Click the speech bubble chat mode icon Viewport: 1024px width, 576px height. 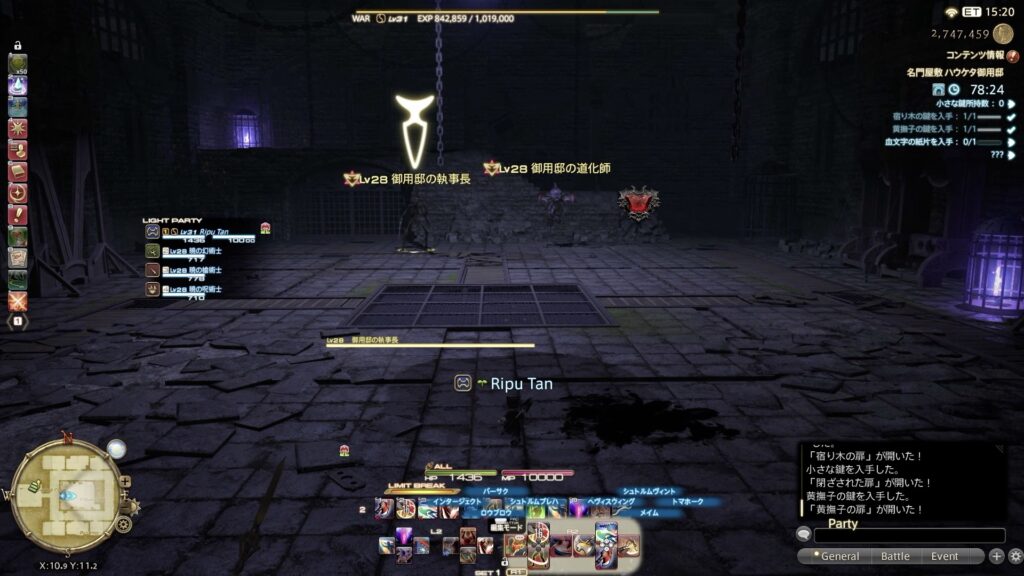[x=804, y=535]
